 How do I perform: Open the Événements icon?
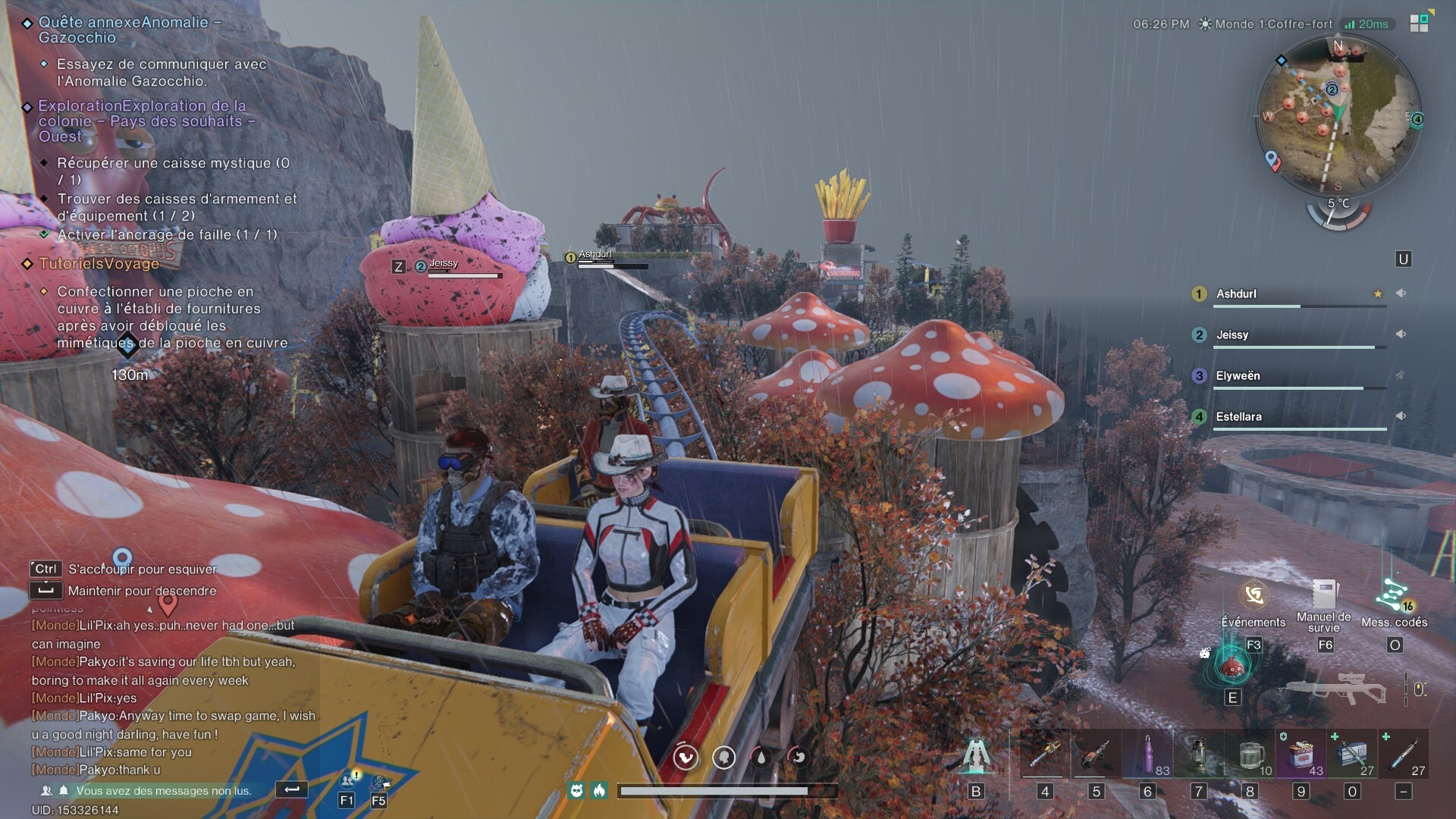1254,596
